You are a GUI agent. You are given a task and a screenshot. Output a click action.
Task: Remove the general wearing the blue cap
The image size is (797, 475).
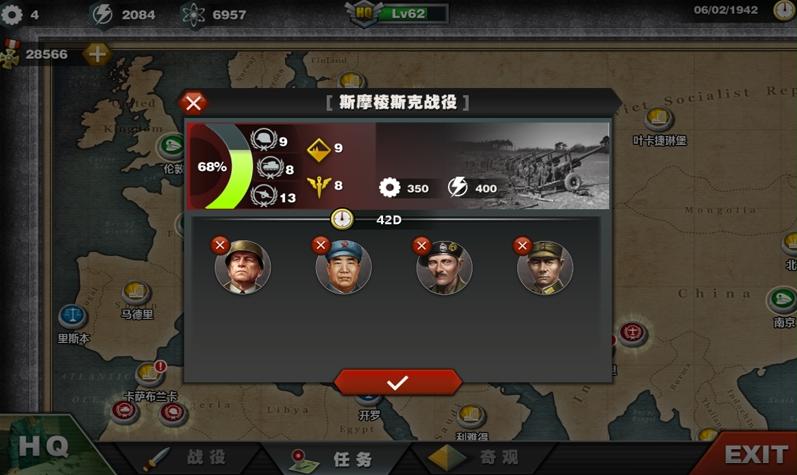point(321,245)
